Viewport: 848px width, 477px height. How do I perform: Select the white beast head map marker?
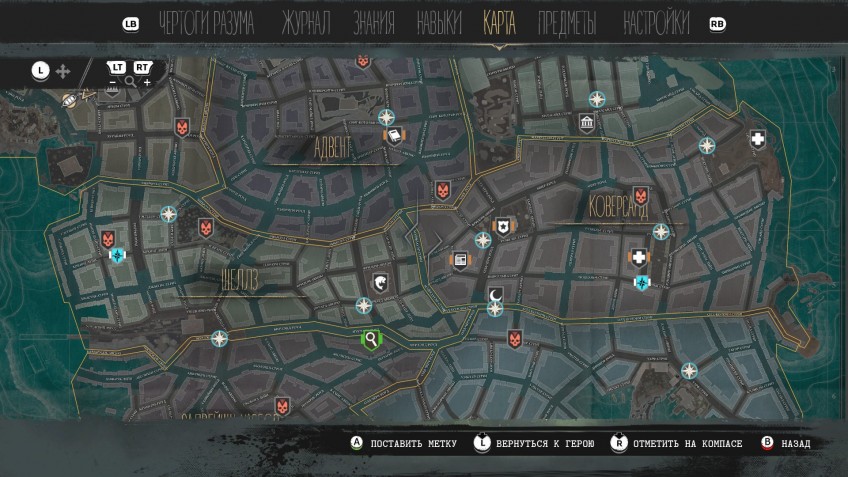pyautogui.click(x=381, y=284)
